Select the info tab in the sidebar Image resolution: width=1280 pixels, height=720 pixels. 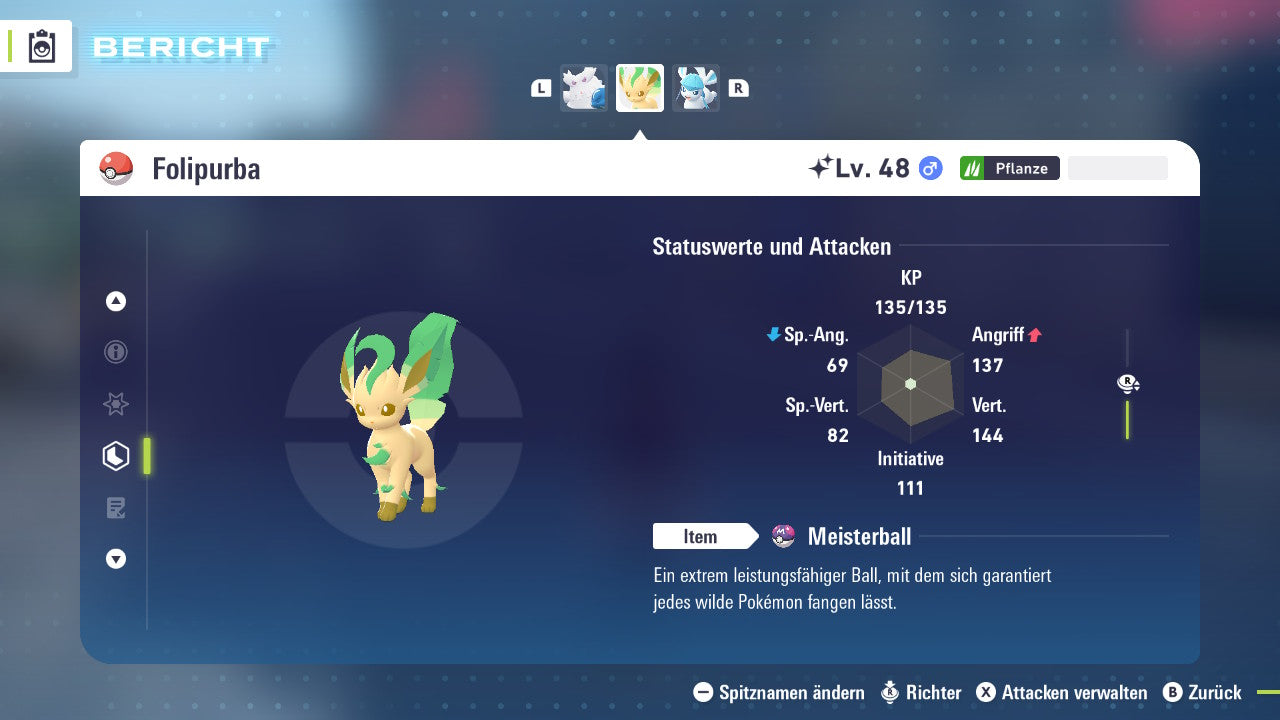pyautogui.click(x=115, y=352)
